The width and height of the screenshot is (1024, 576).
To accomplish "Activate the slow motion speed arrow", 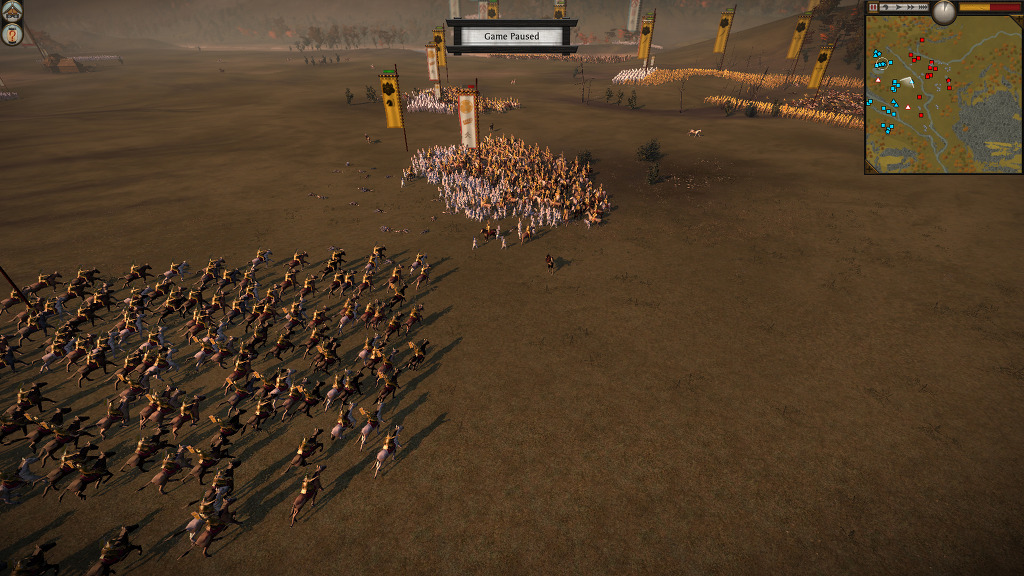I will tap(885, 7).
